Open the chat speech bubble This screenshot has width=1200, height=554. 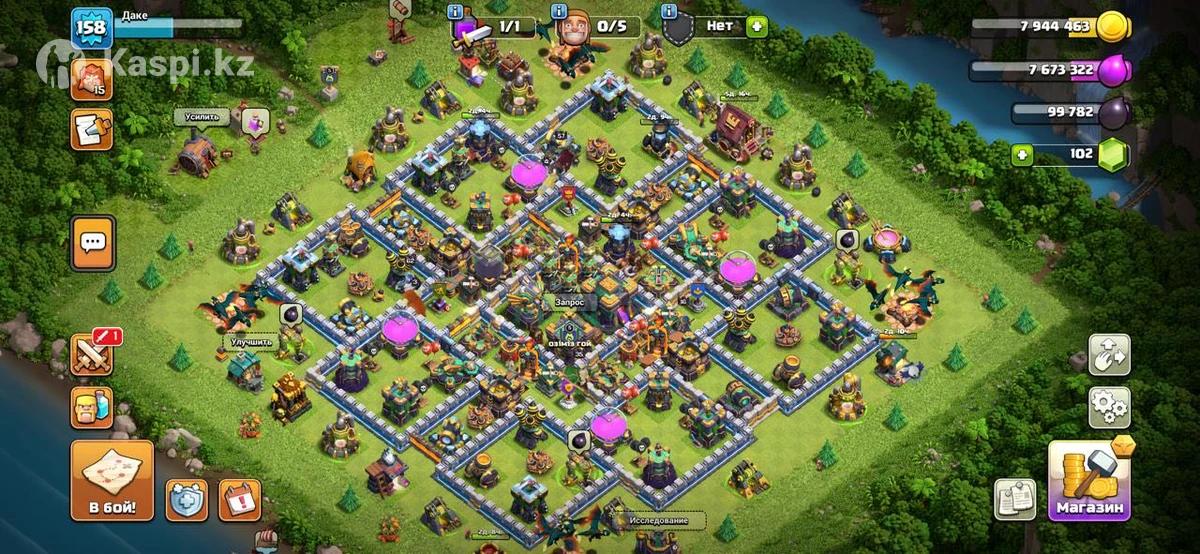(x=92, y=242)
